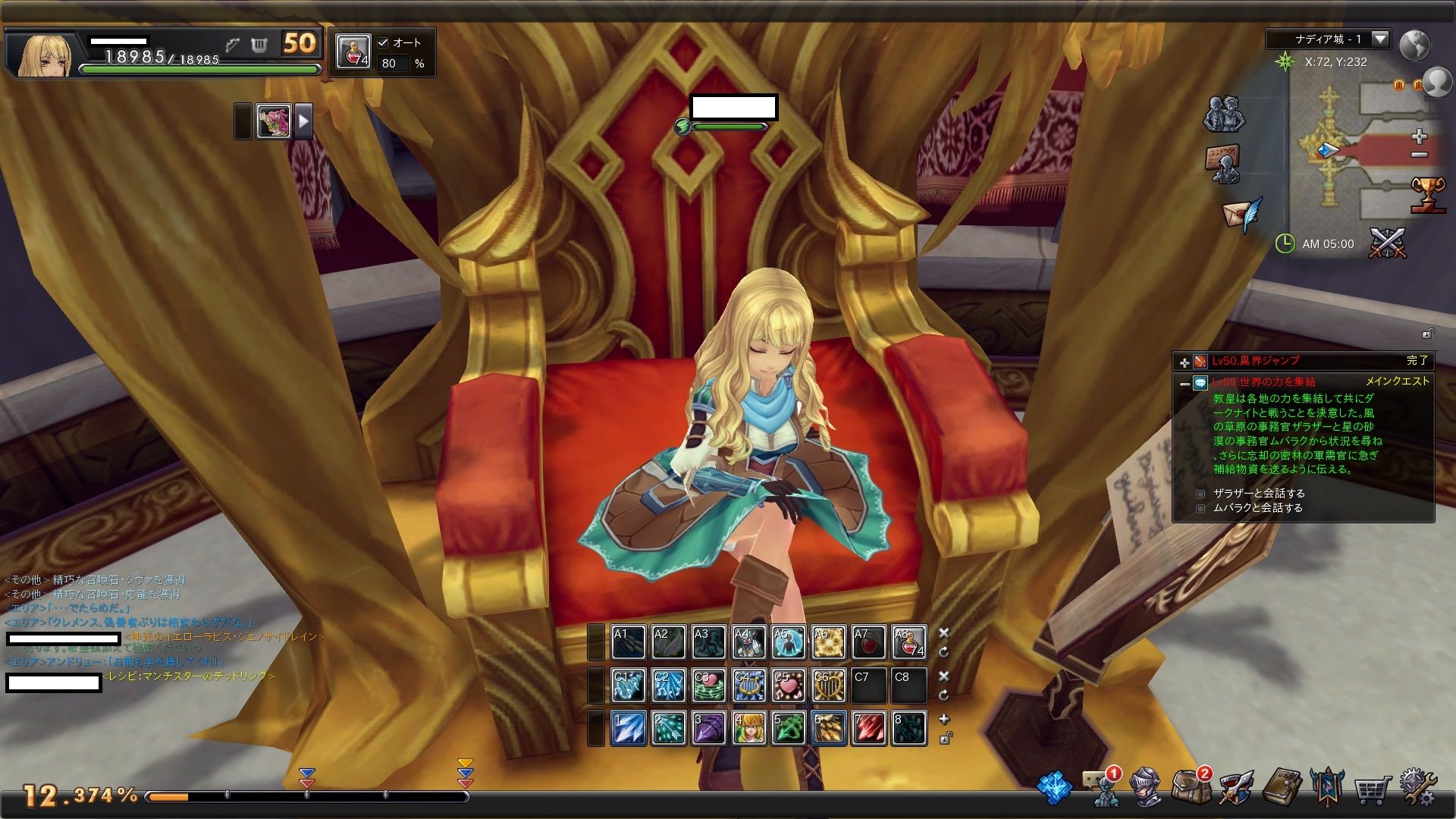1456x819 pixels.
Task: Open the ナディア城 channel dropdown
Action: 1379,39
